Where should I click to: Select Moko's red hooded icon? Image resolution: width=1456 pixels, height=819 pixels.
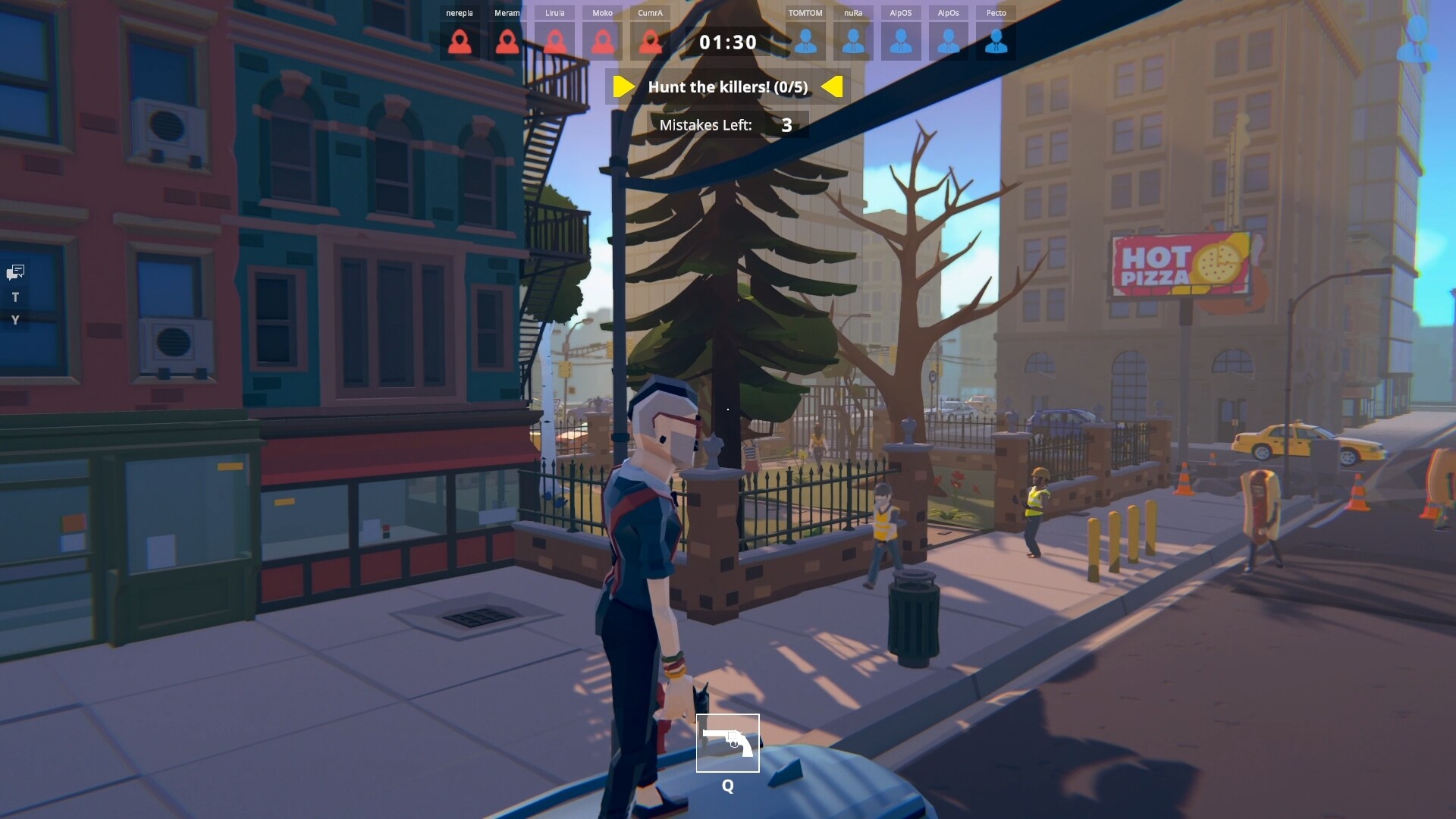pos(603,42)
